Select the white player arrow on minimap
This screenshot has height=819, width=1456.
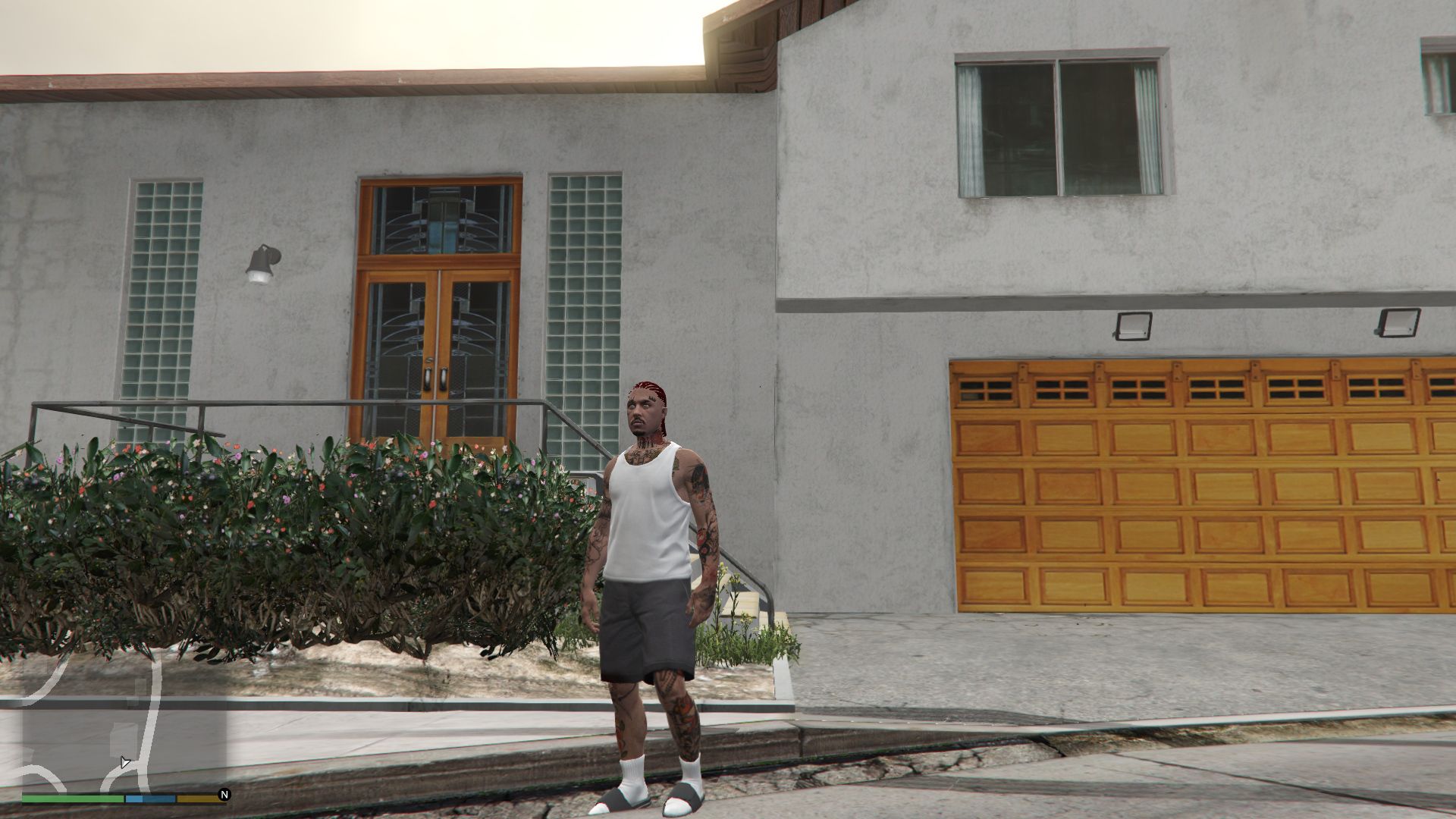pyautogui.click(x=125, y=761)
